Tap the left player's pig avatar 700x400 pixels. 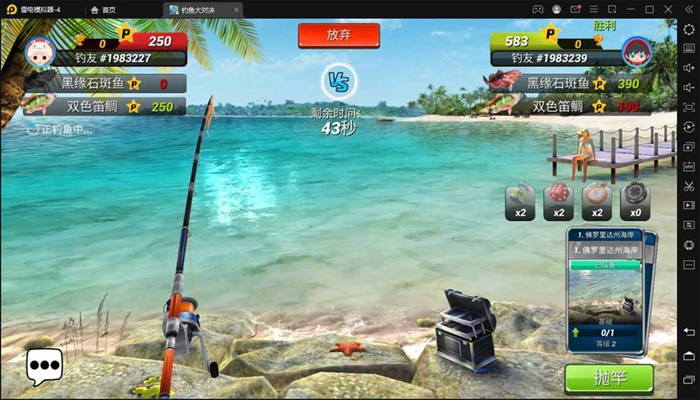click(38, 49)
